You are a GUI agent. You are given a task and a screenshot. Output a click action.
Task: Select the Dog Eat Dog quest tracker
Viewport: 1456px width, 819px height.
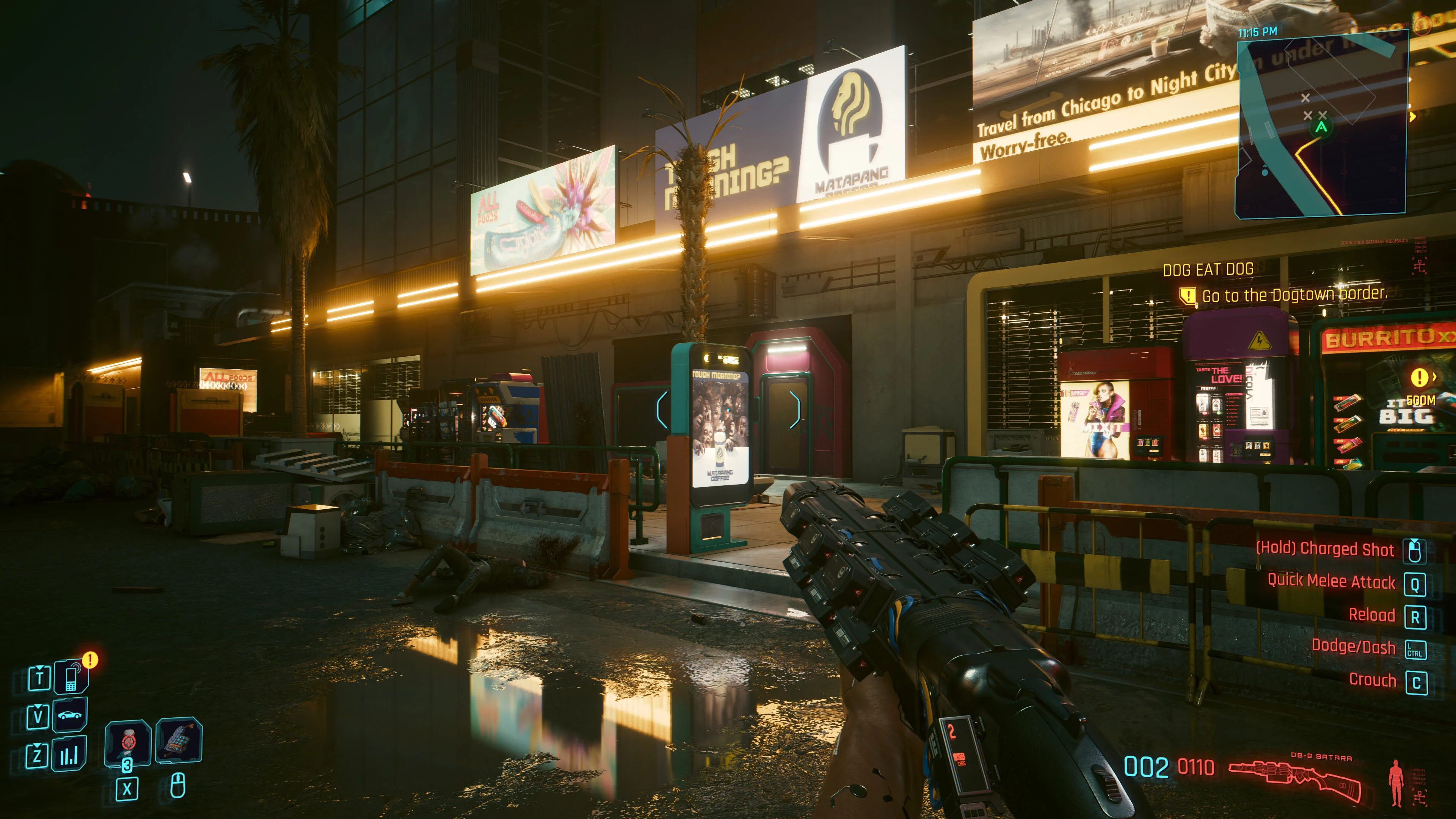tap(1208, 270)
